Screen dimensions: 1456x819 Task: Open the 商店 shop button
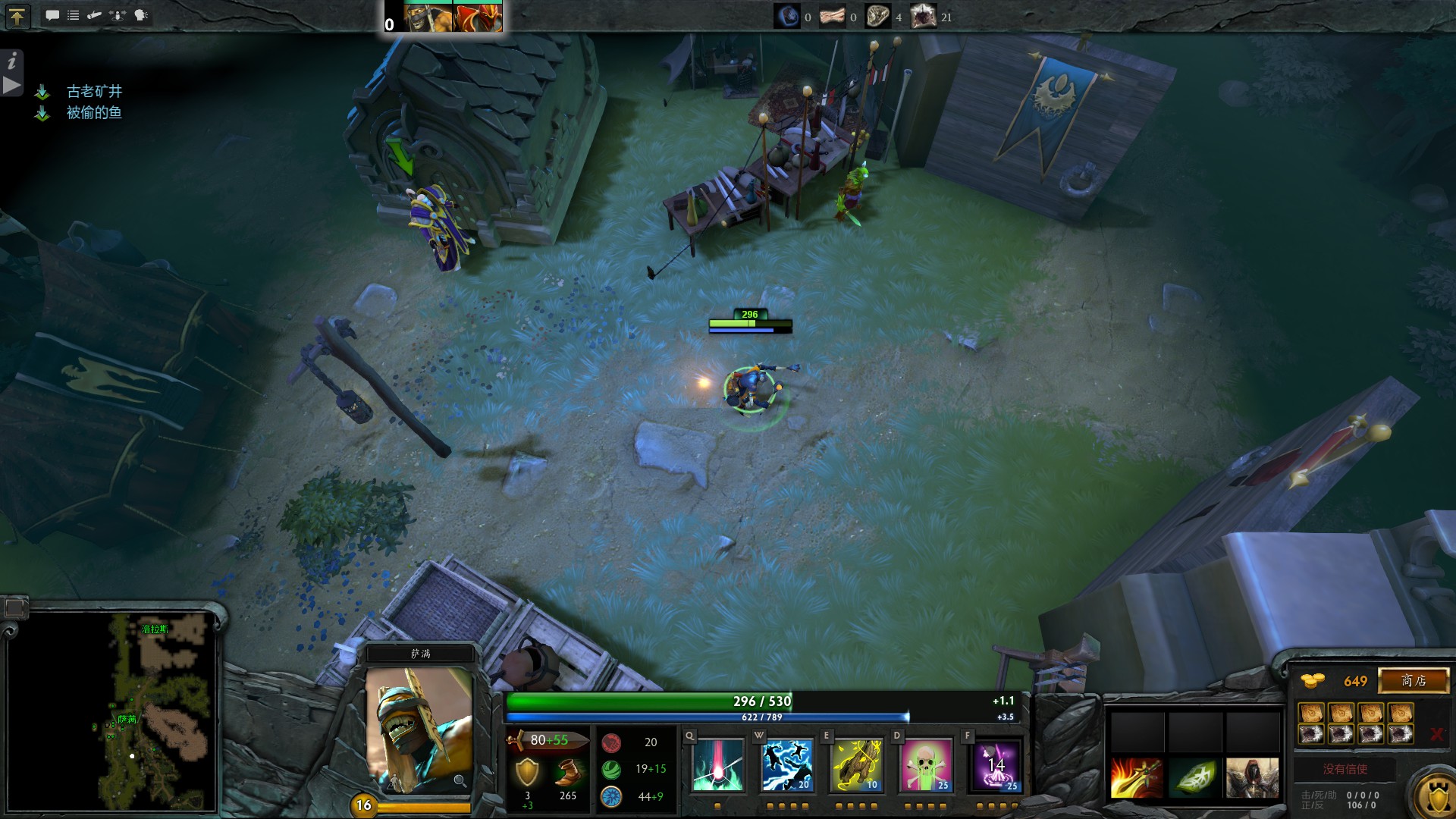(x=1413, y=680)
